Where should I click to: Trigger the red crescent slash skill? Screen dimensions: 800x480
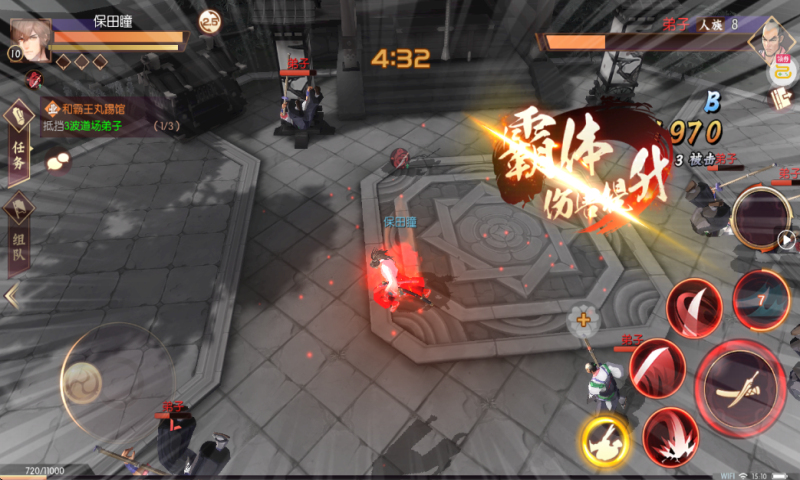[657, 365]
